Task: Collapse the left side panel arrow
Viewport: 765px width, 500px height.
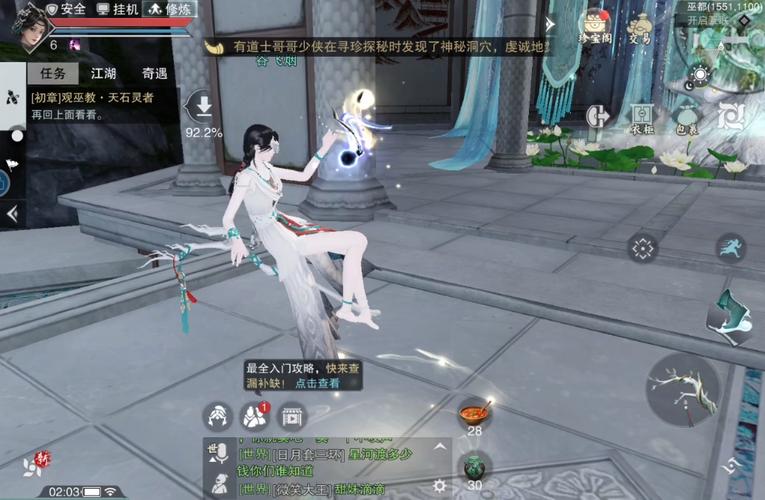Action: (x=12, y=213)
